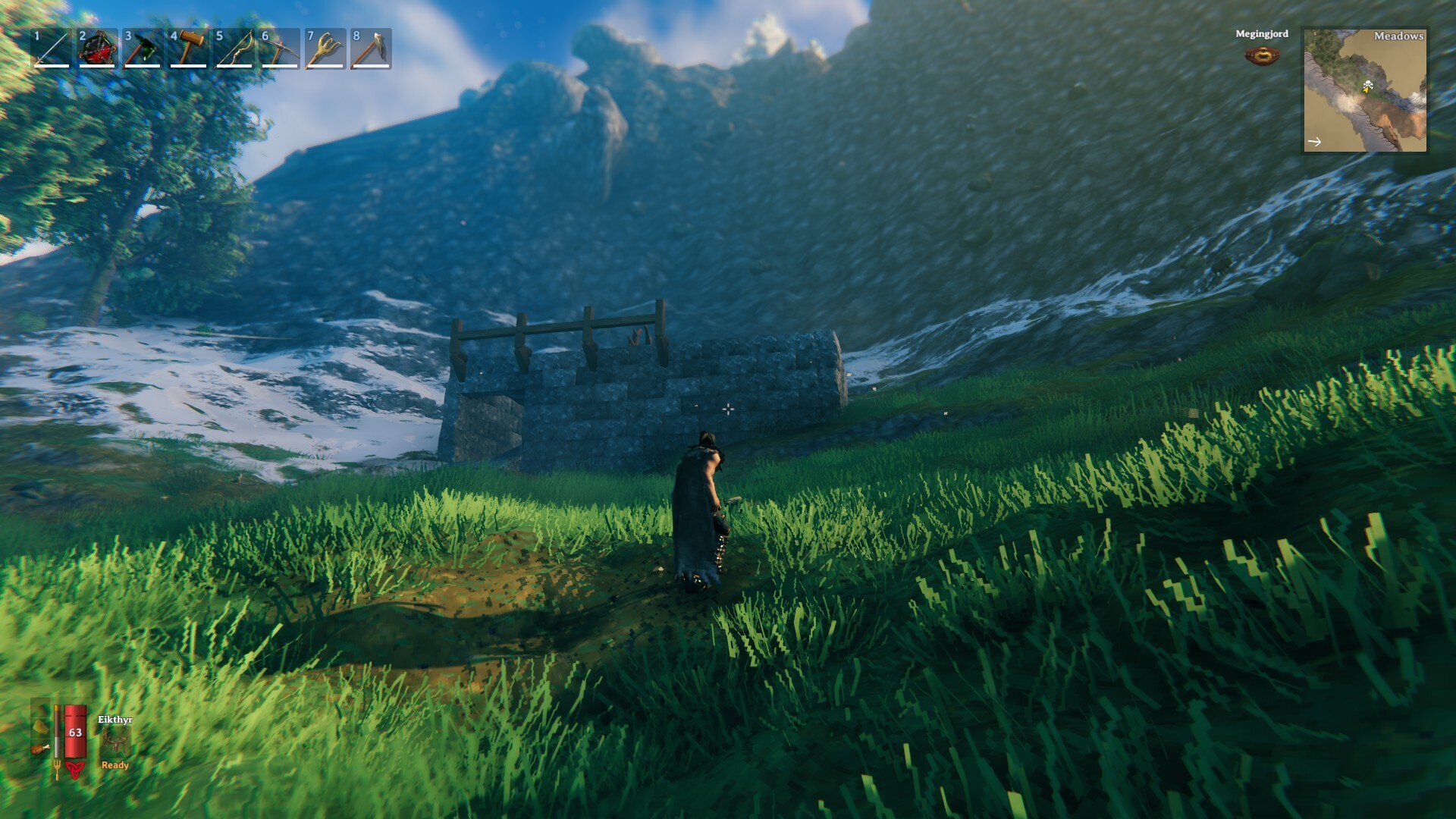Choose the green-bladed axe in slot 3
The width and height of the screenshot is (1456, 819).
coord(143,49)
